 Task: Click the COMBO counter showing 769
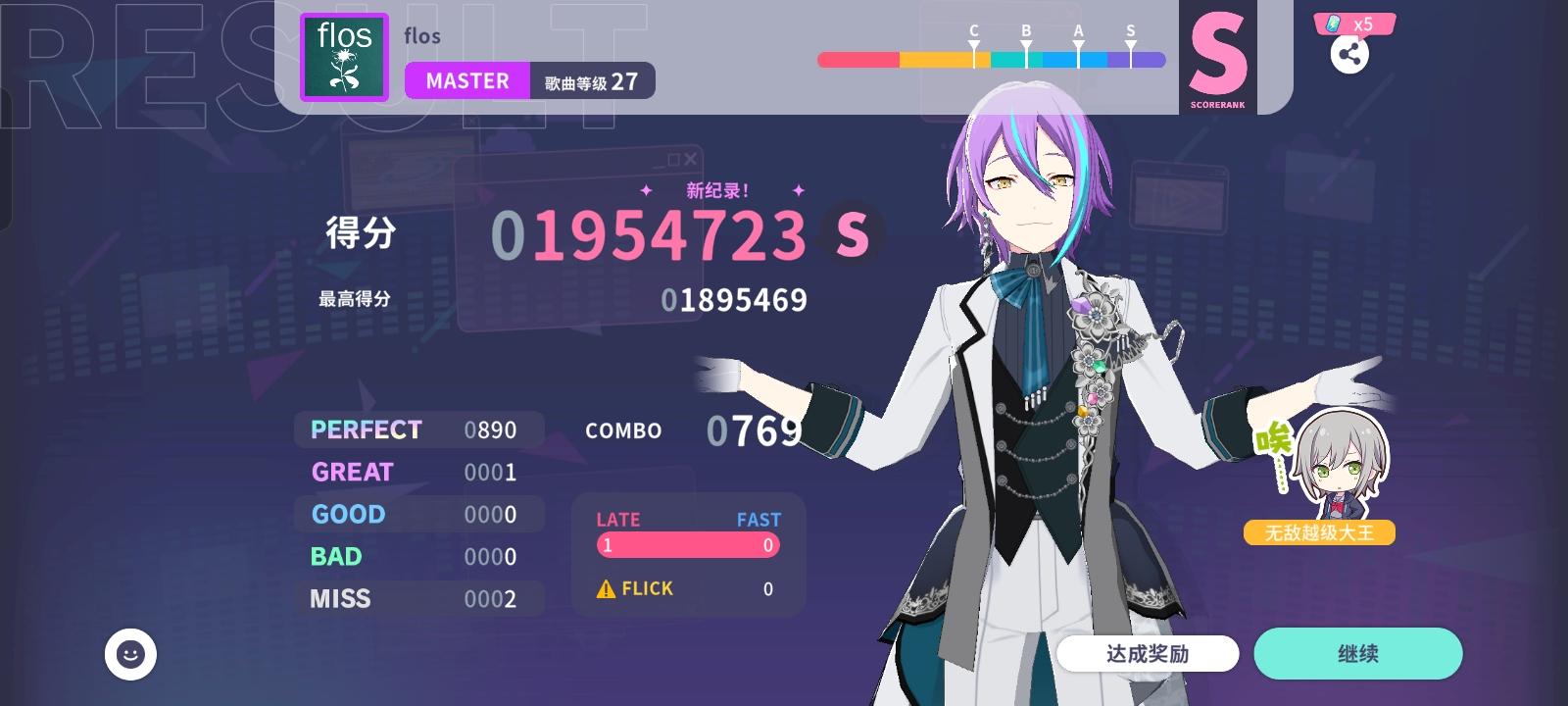tap(751, 429)
